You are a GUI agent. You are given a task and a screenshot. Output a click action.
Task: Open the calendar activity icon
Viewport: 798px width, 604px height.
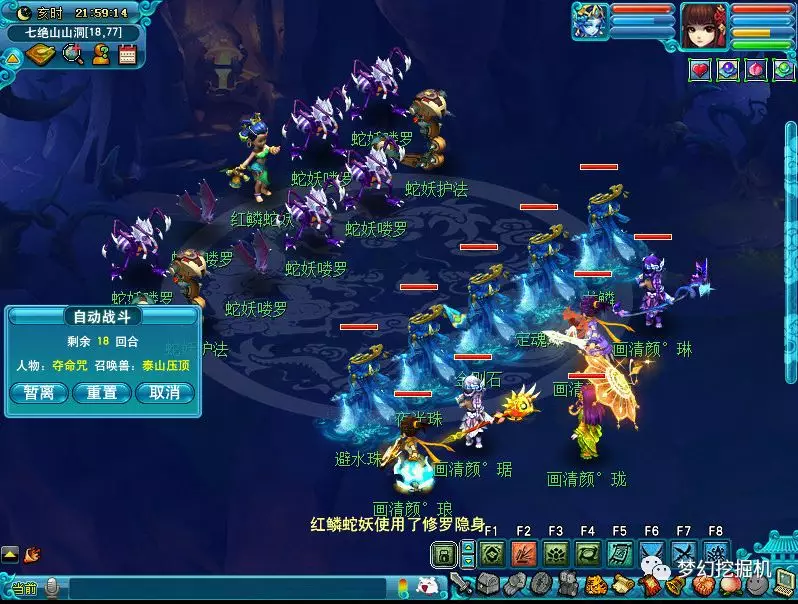(127, 55)
